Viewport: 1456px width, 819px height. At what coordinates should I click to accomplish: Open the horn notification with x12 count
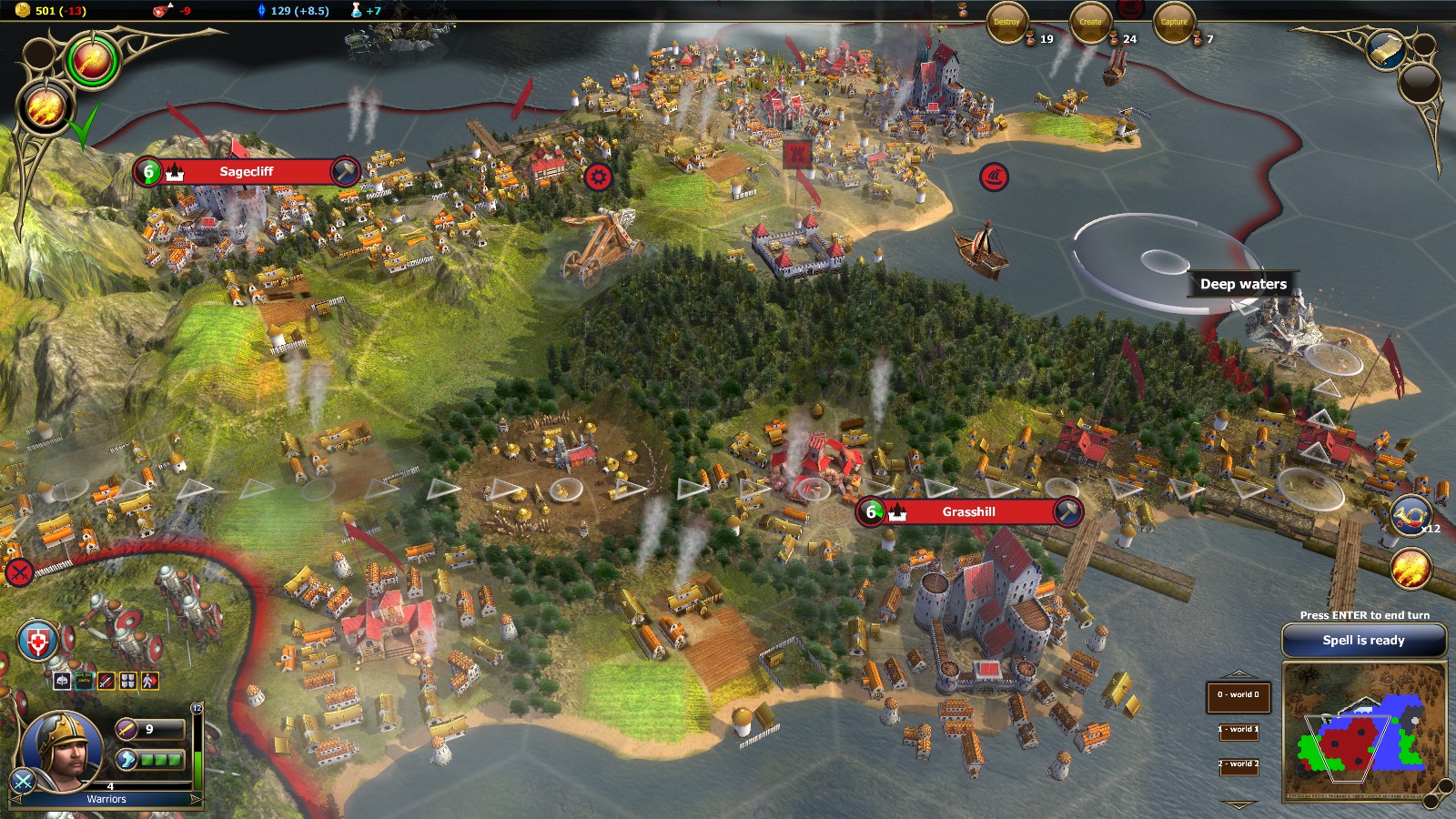coord(1411,517)
